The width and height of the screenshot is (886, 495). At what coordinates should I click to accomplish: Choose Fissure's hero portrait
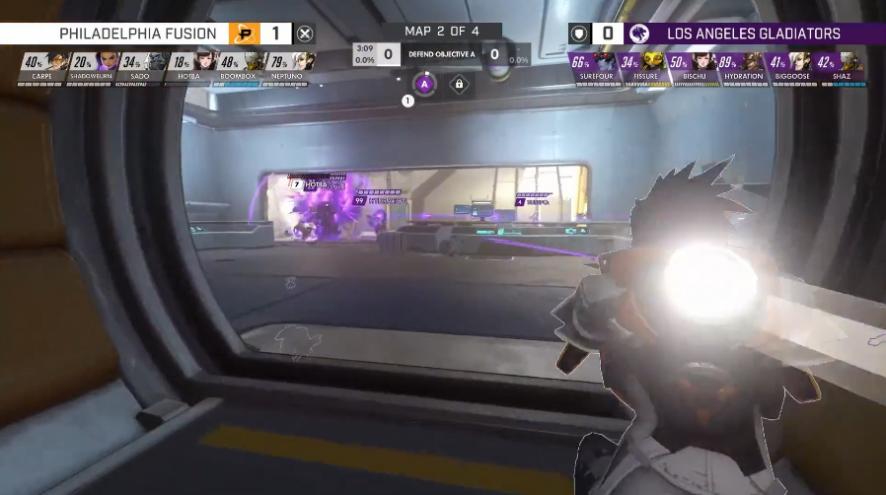[654, 62]
